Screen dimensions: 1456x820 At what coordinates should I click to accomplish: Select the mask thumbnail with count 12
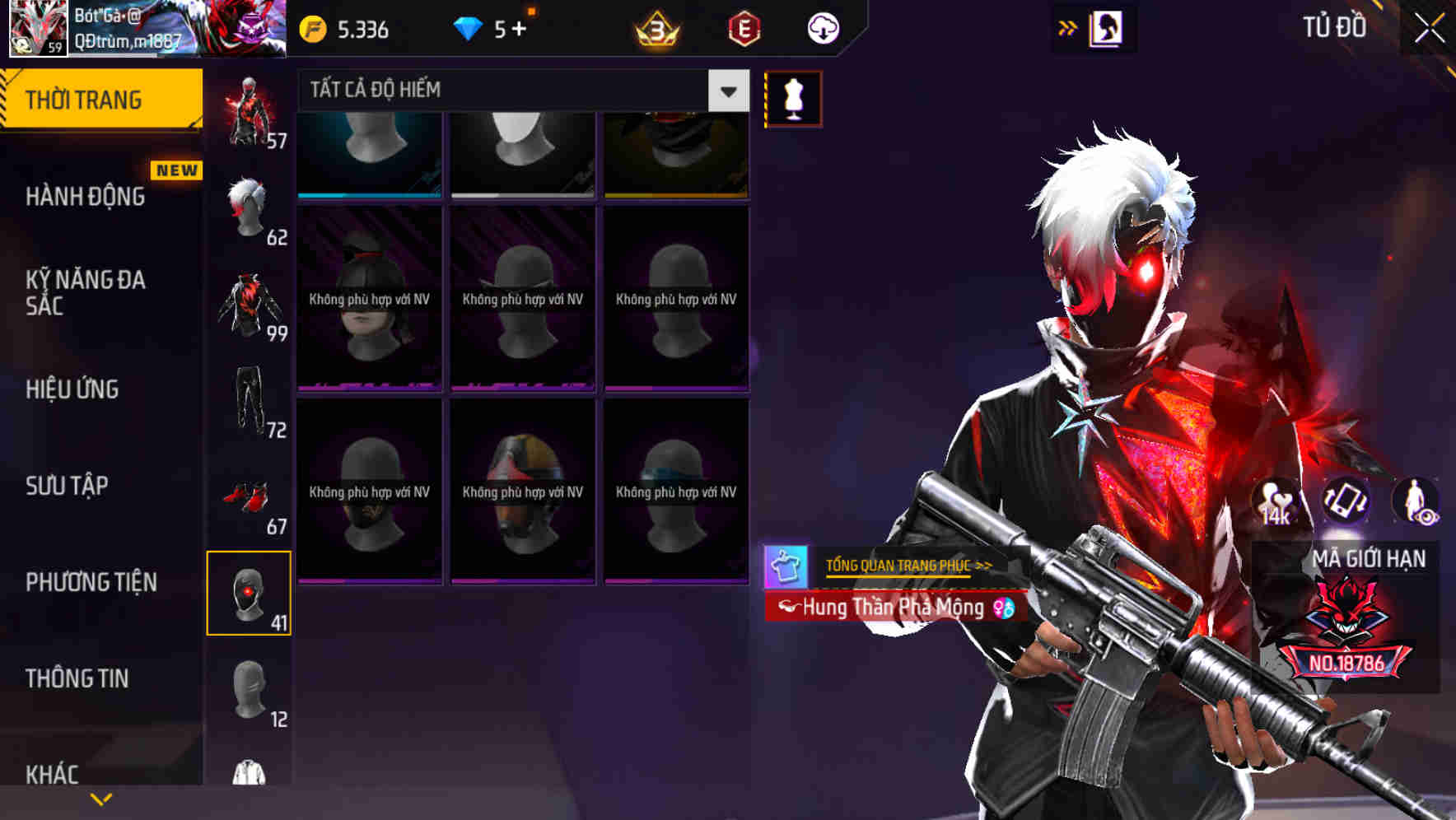click(x=250, y=692)
